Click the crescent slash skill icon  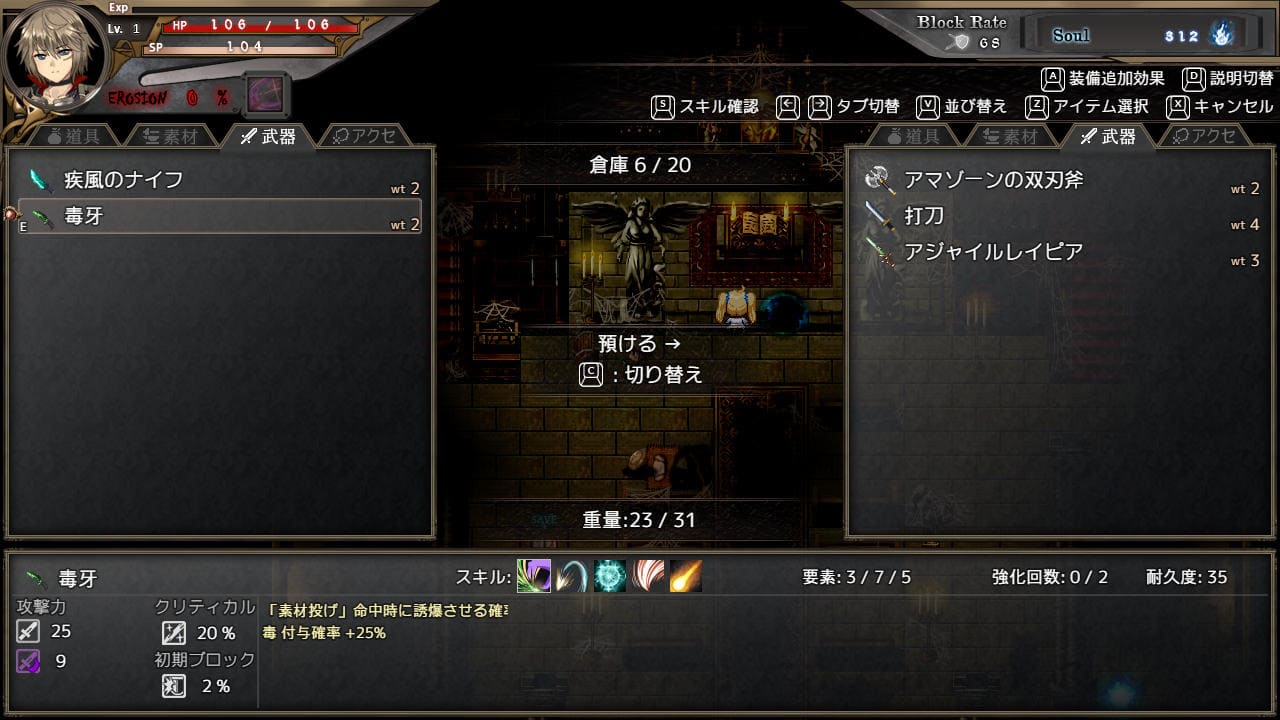coord(572,576)
